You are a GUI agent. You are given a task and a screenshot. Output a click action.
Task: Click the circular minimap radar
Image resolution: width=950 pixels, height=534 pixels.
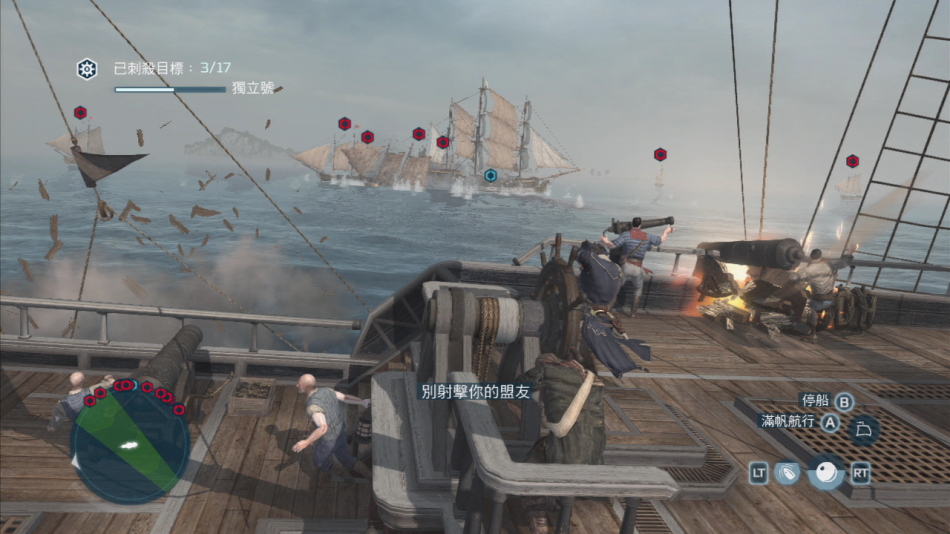[x=130, y=444]
